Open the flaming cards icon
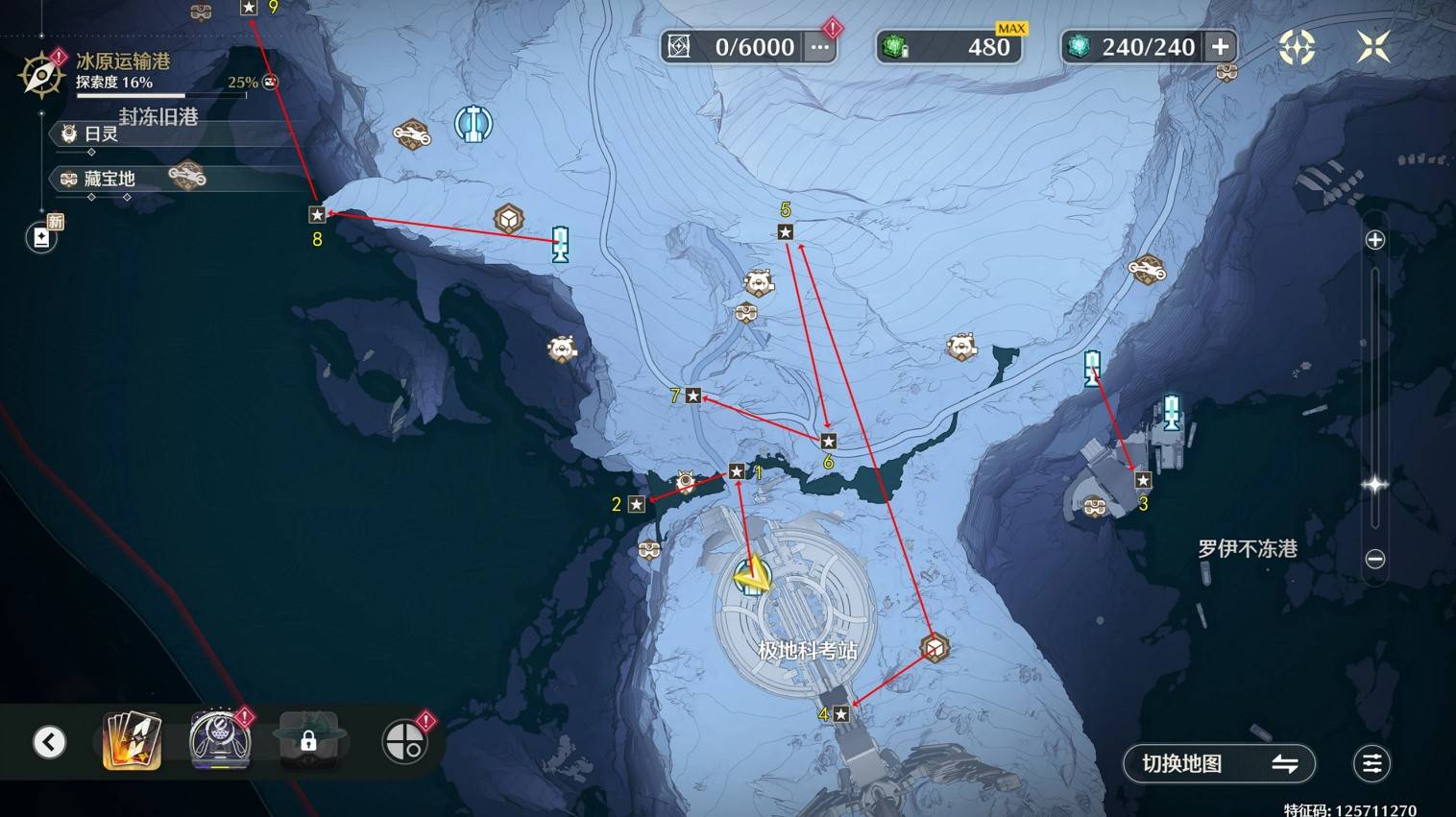The image size is (1456, 817). [132, 741]
